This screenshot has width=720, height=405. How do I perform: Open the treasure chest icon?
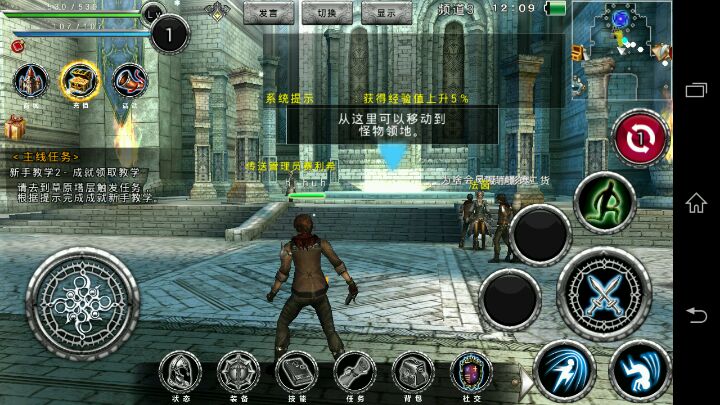[81, 80]
